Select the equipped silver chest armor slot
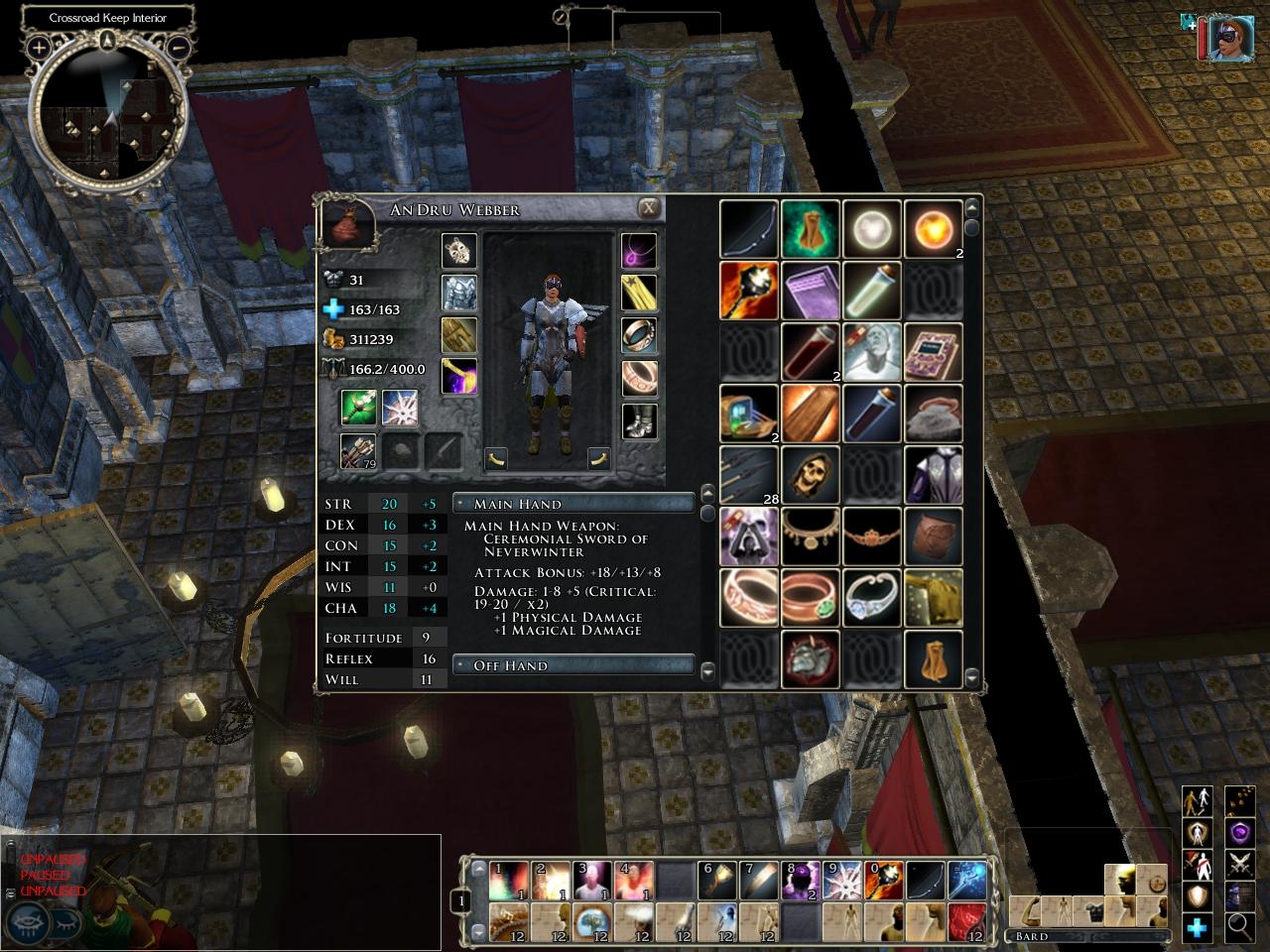The height and width of the screenshot is (952, 1270). pyautogui.click(x=458, y=293)
